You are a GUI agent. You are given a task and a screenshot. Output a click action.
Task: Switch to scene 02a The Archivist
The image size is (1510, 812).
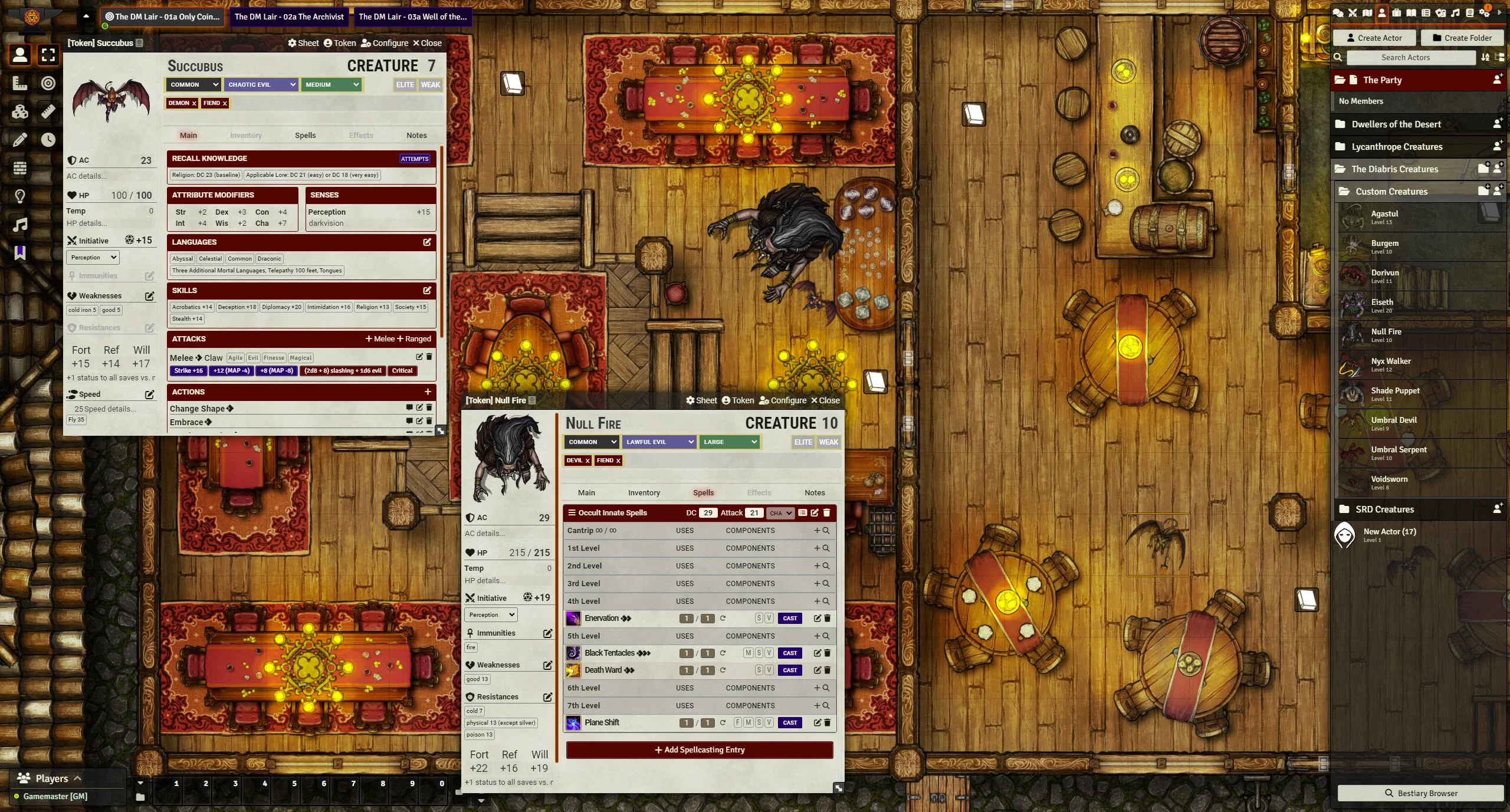click(x=289, y=17)
